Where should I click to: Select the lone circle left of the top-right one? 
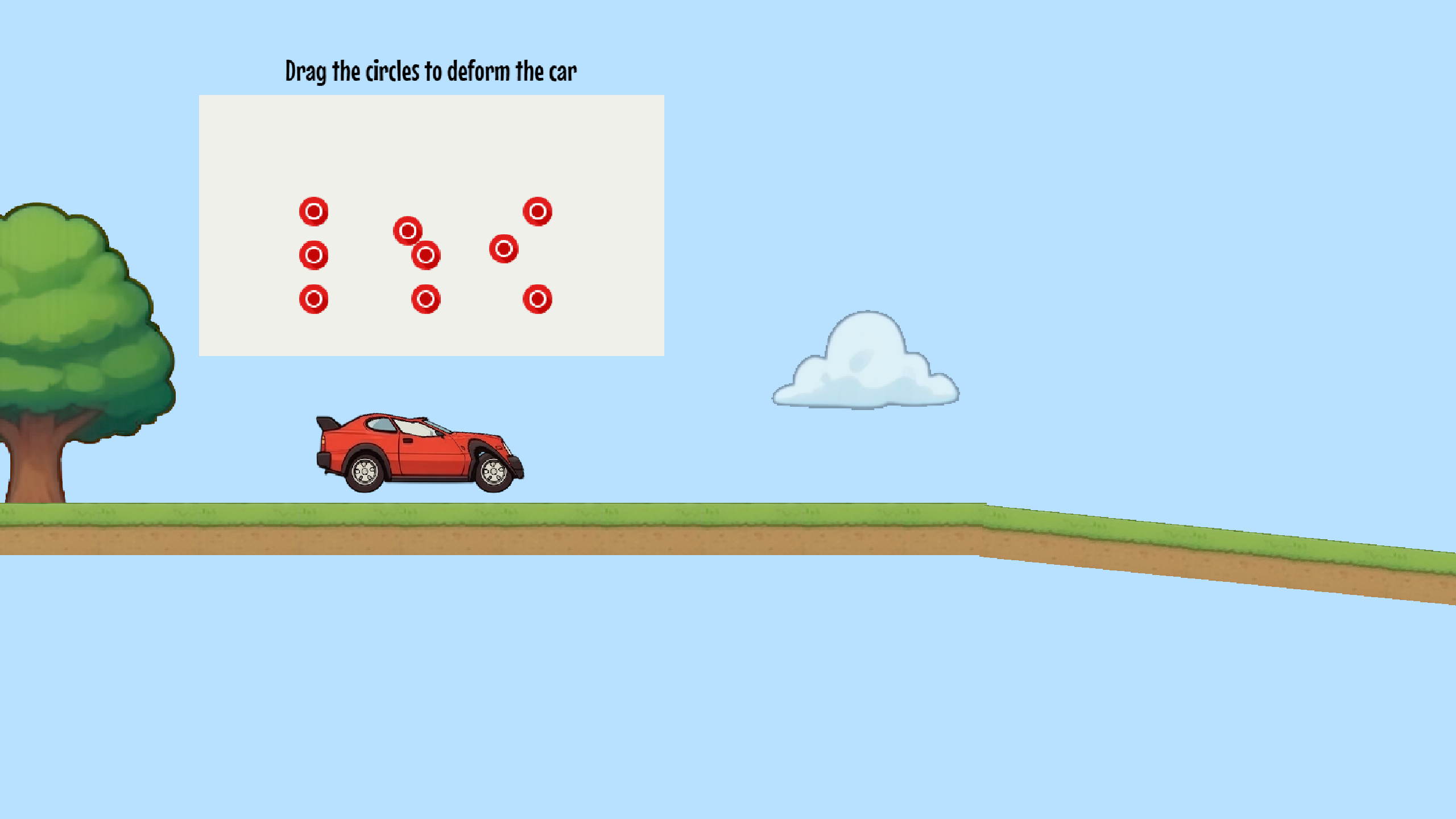[503, 248]
